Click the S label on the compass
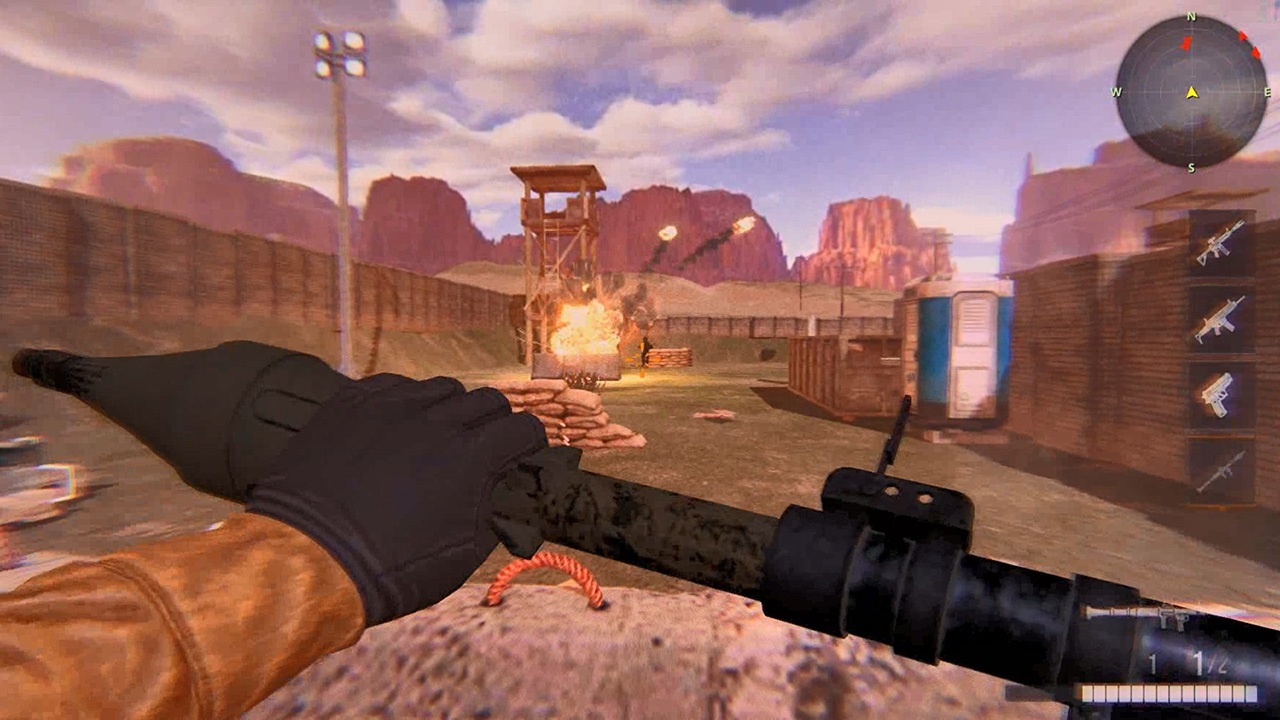Viewport: 1280px width, 720px height. 1190,167
